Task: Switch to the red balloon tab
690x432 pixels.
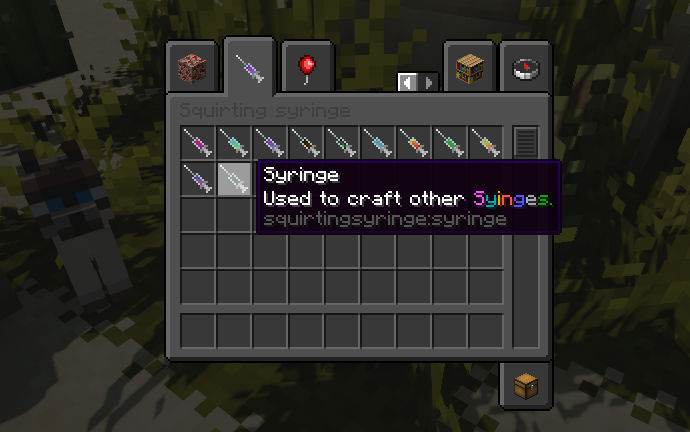Action: tap(307, 69)
